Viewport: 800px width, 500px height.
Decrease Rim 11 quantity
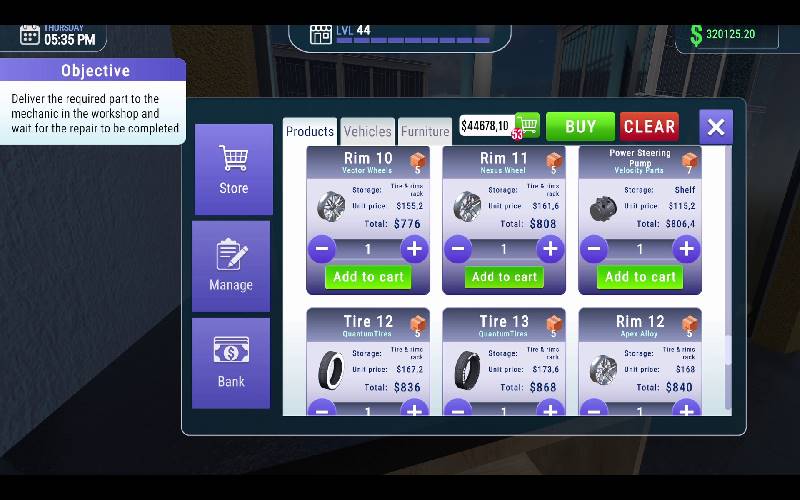(459, 249)
